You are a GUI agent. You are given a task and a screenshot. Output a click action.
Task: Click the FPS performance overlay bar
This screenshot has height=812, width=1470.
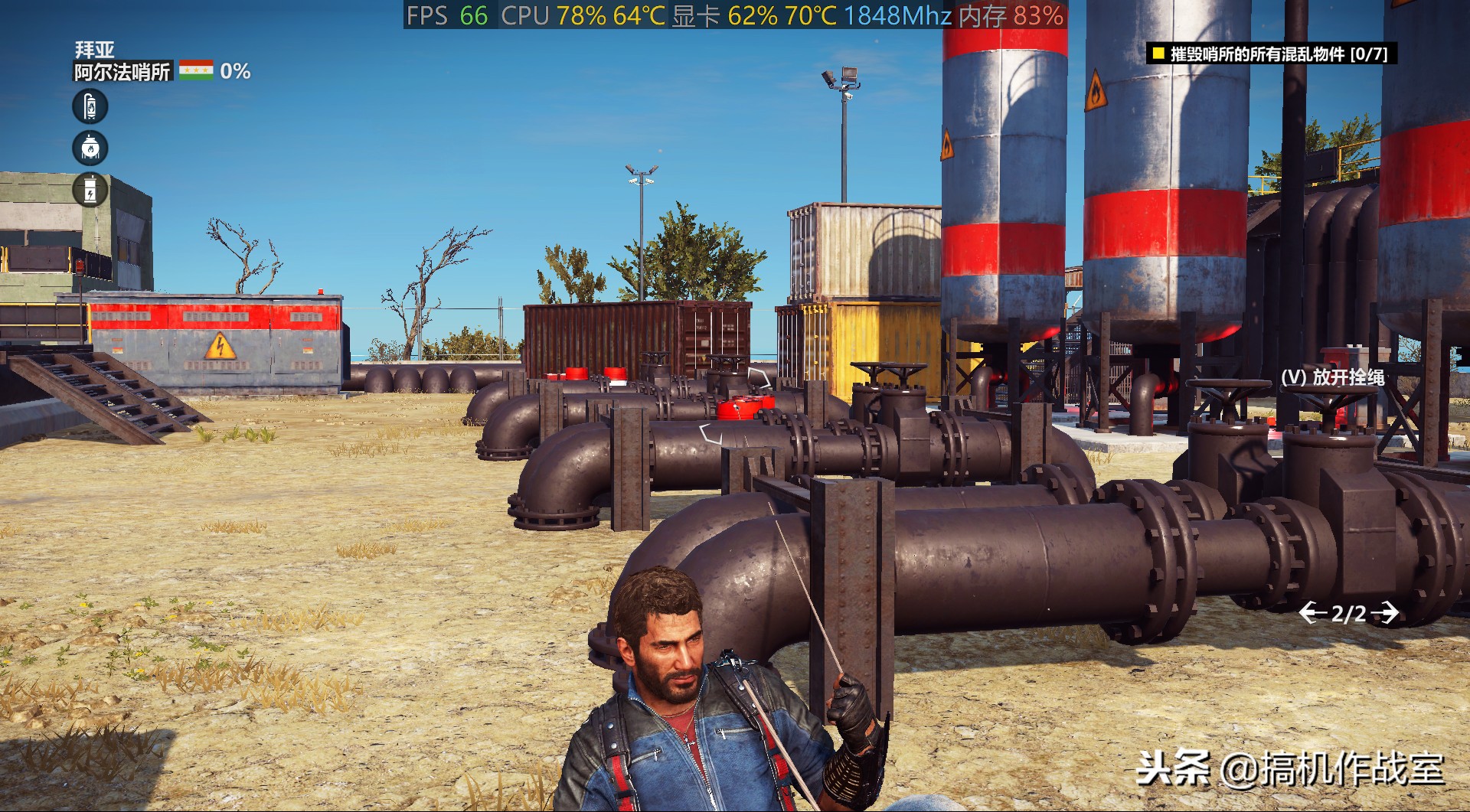tap(734, 15)
